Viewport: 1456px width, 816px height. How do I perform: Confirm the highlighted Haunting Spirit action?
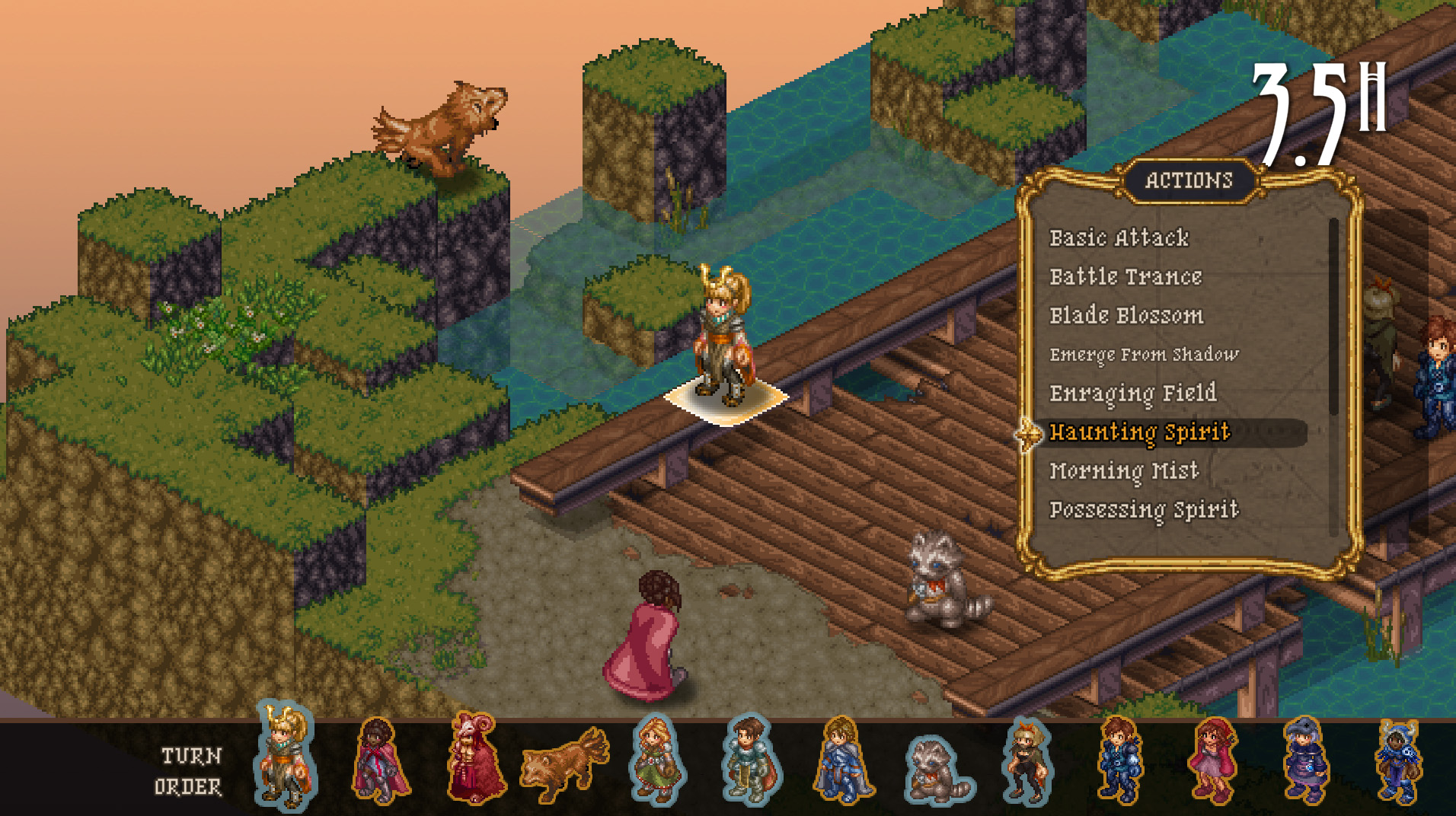[x=1139, y=432]
